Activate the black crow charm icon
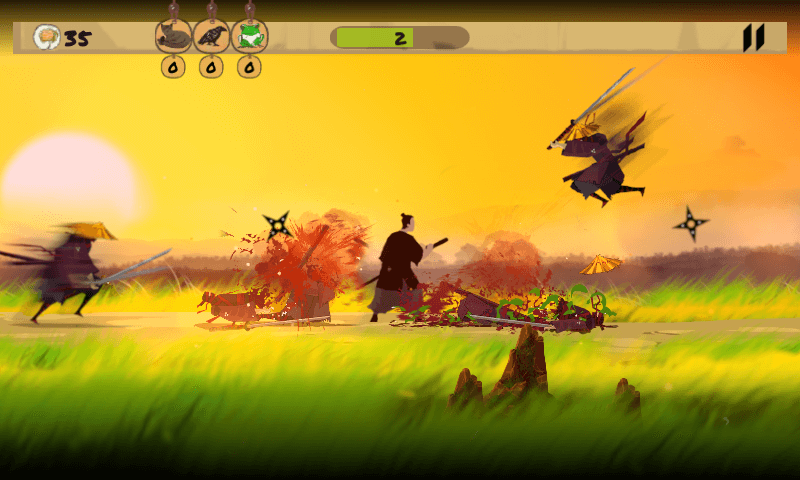 pyautogui.click(x=211, y=37)
